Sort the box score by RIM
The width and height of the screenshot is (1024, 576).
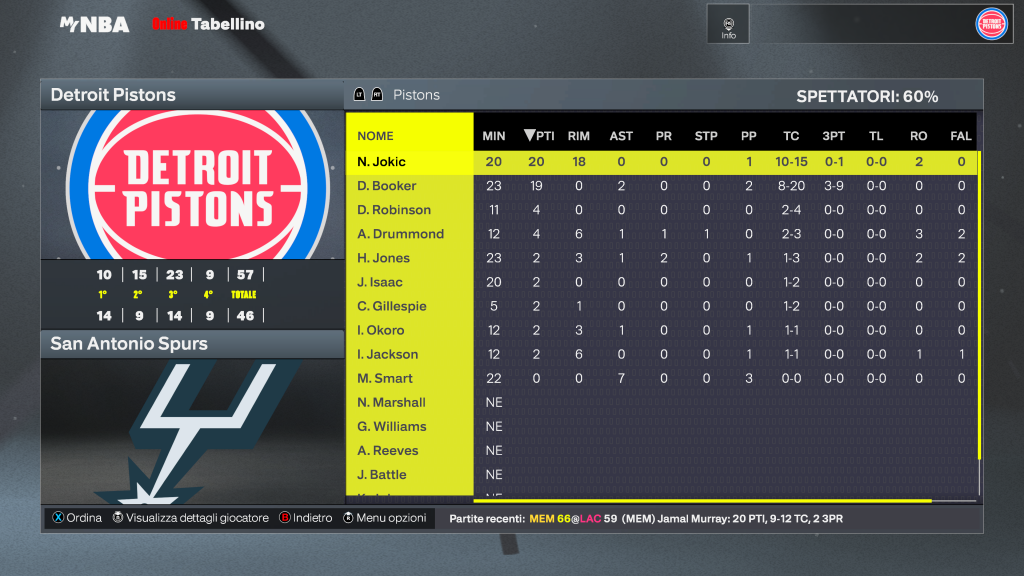point(578,136)
